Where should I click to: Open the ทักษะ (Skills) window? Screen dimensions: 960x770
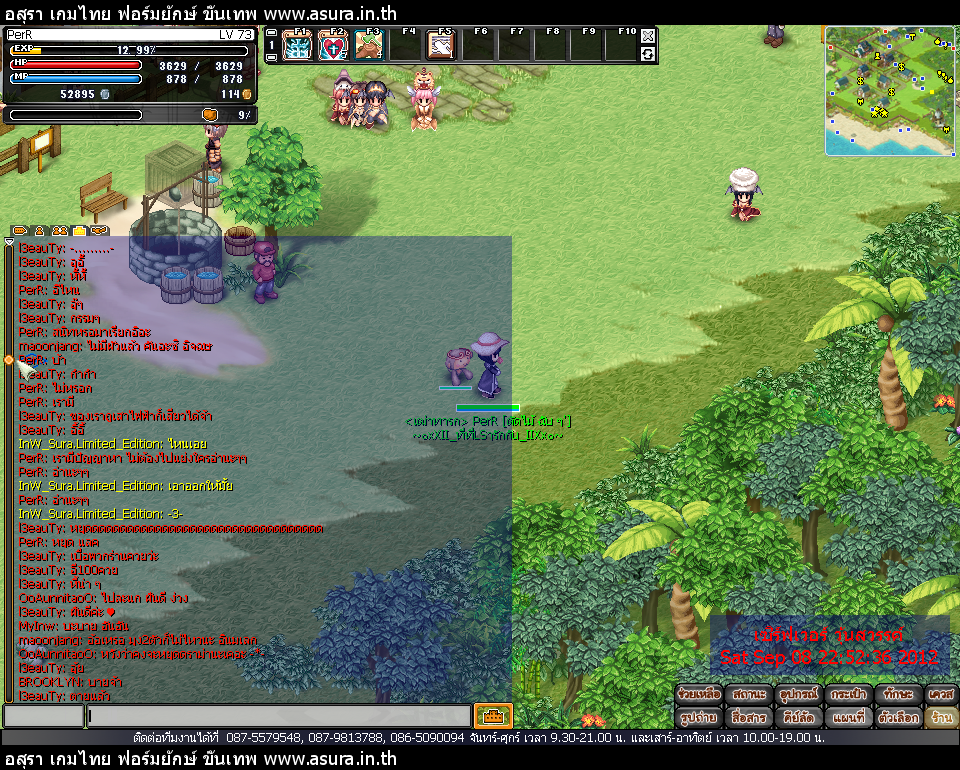897,693
